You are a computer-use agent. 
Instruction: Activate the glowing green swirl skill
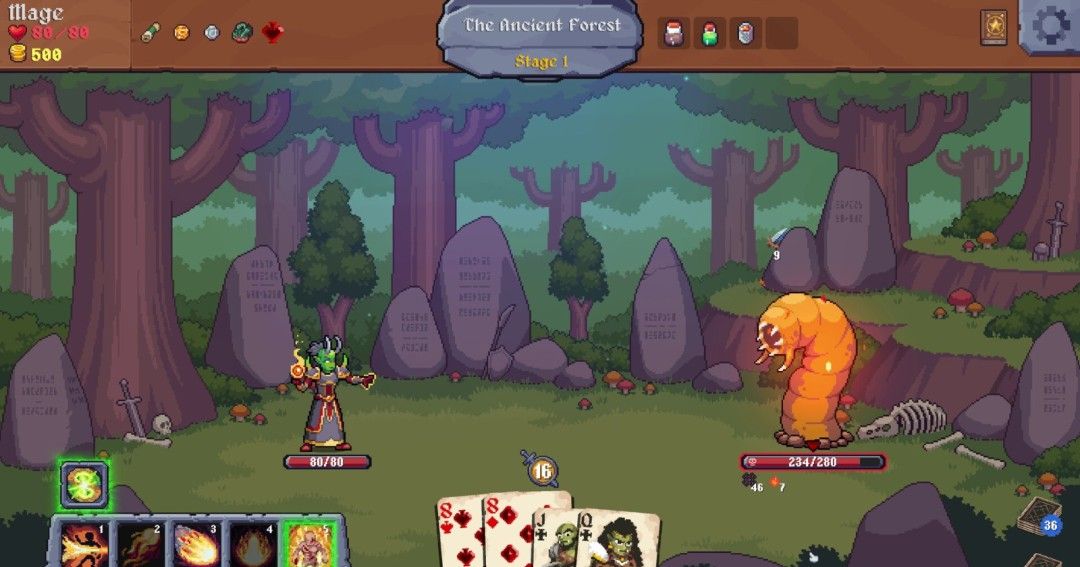(x=82, y=485)
